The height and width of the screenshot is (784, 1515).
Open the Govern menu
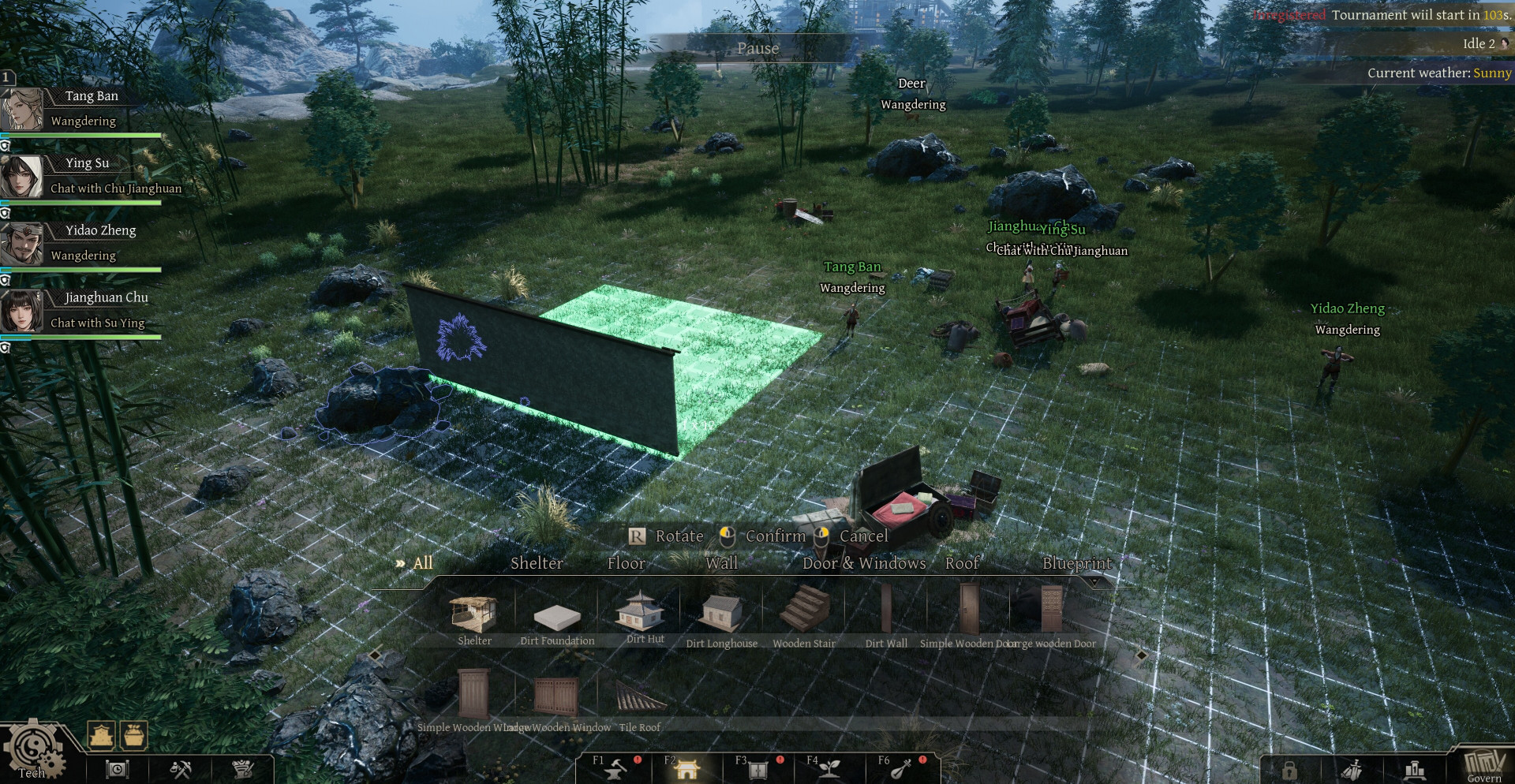[1483, 765]
